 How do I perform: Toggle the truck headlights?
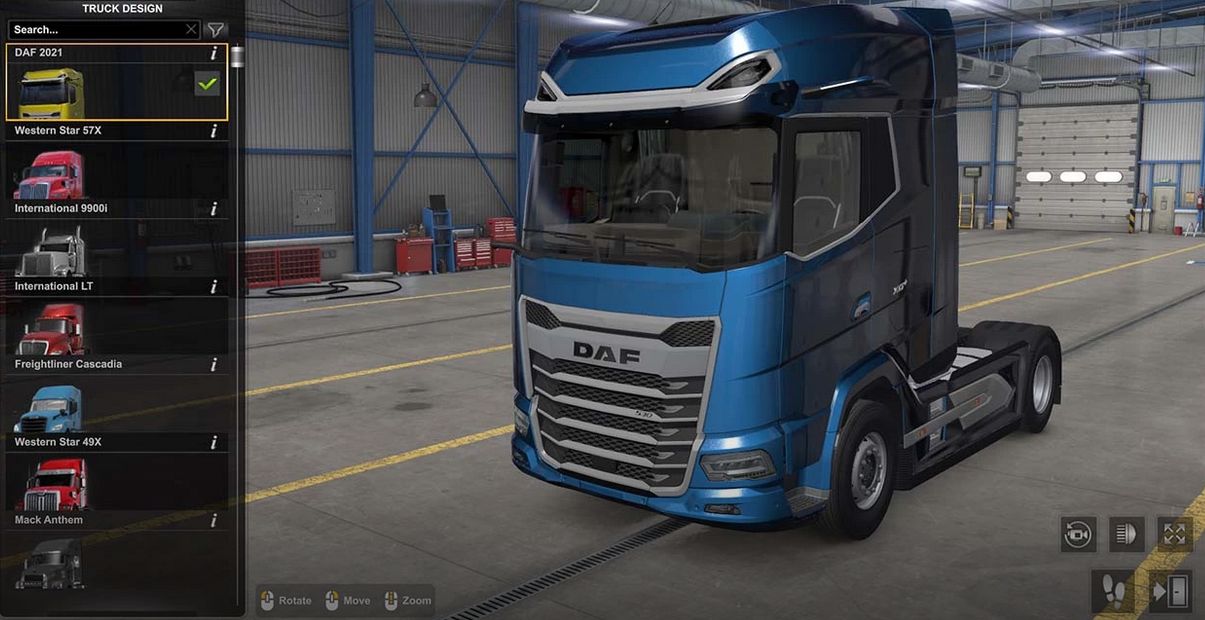point(1127,534)
